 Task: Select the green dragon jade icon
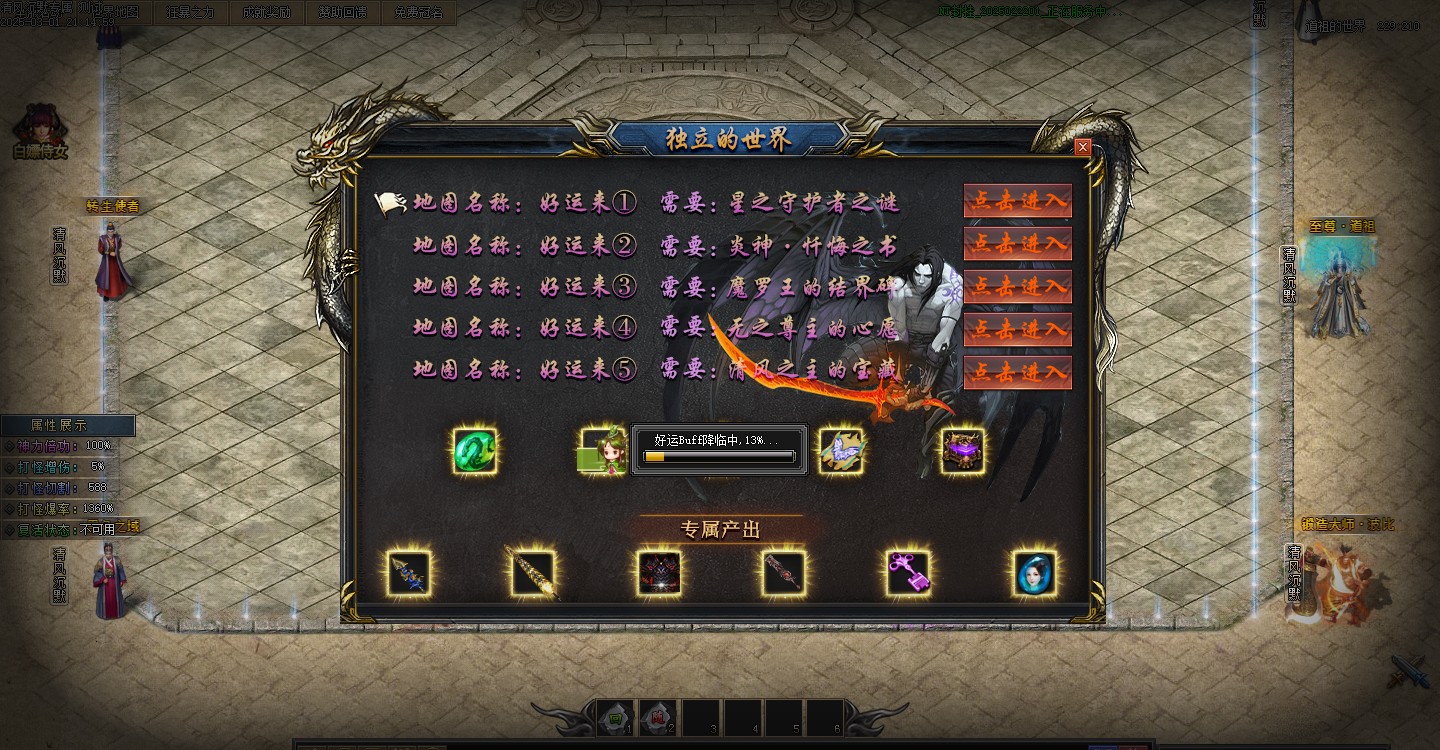[475, 451]
